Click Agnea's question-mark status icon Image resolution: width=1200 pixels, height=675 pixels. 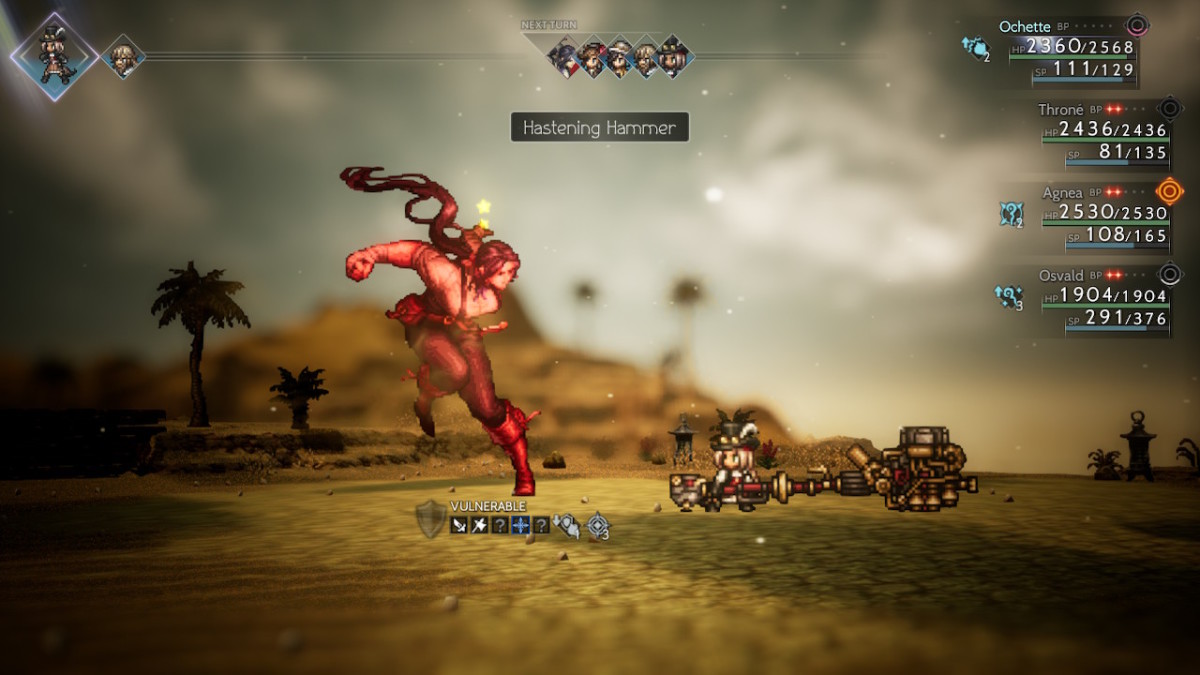[1010, 214]
